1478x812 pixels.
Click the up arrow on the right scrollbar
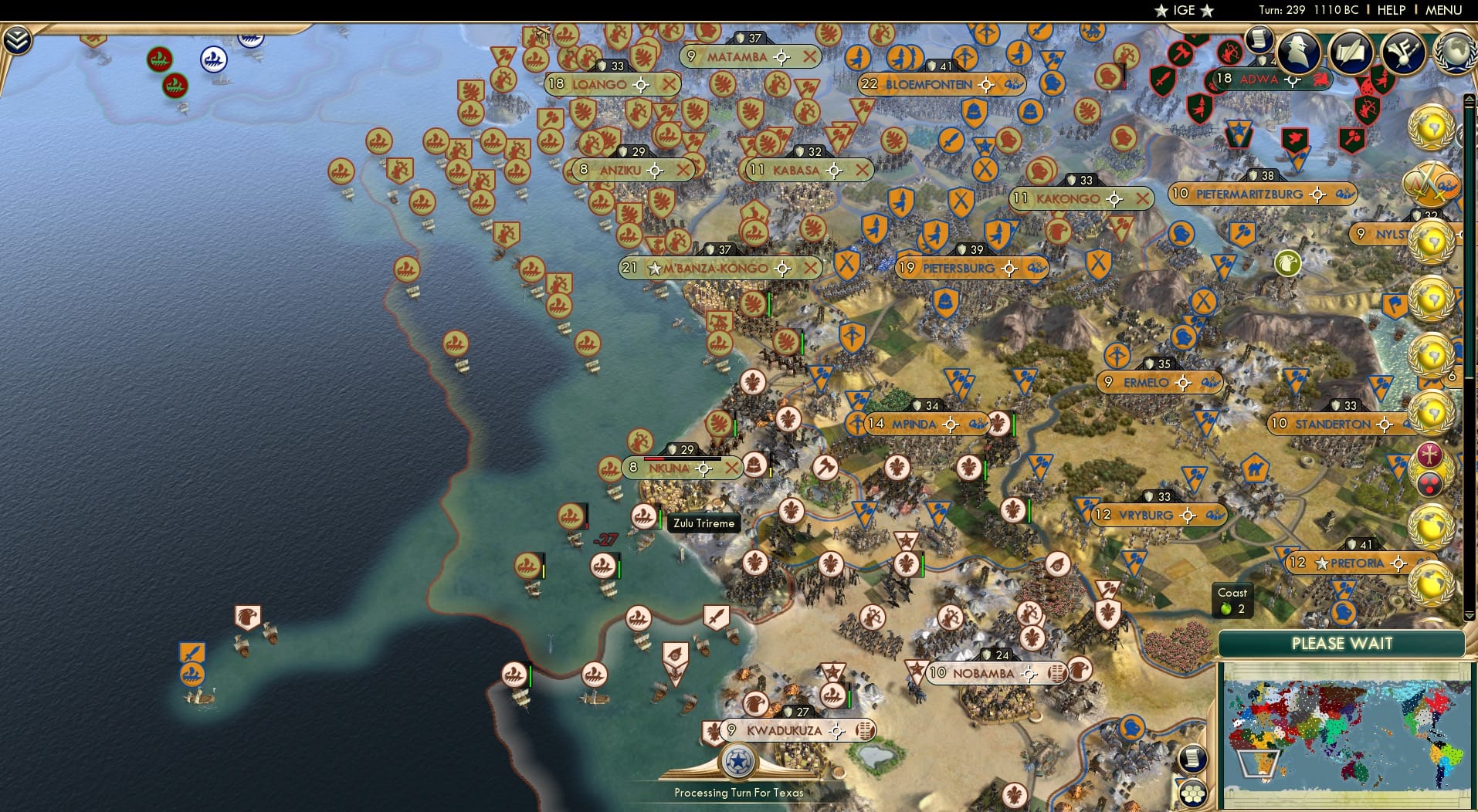pyautogui.click(x=1470, y=98)
